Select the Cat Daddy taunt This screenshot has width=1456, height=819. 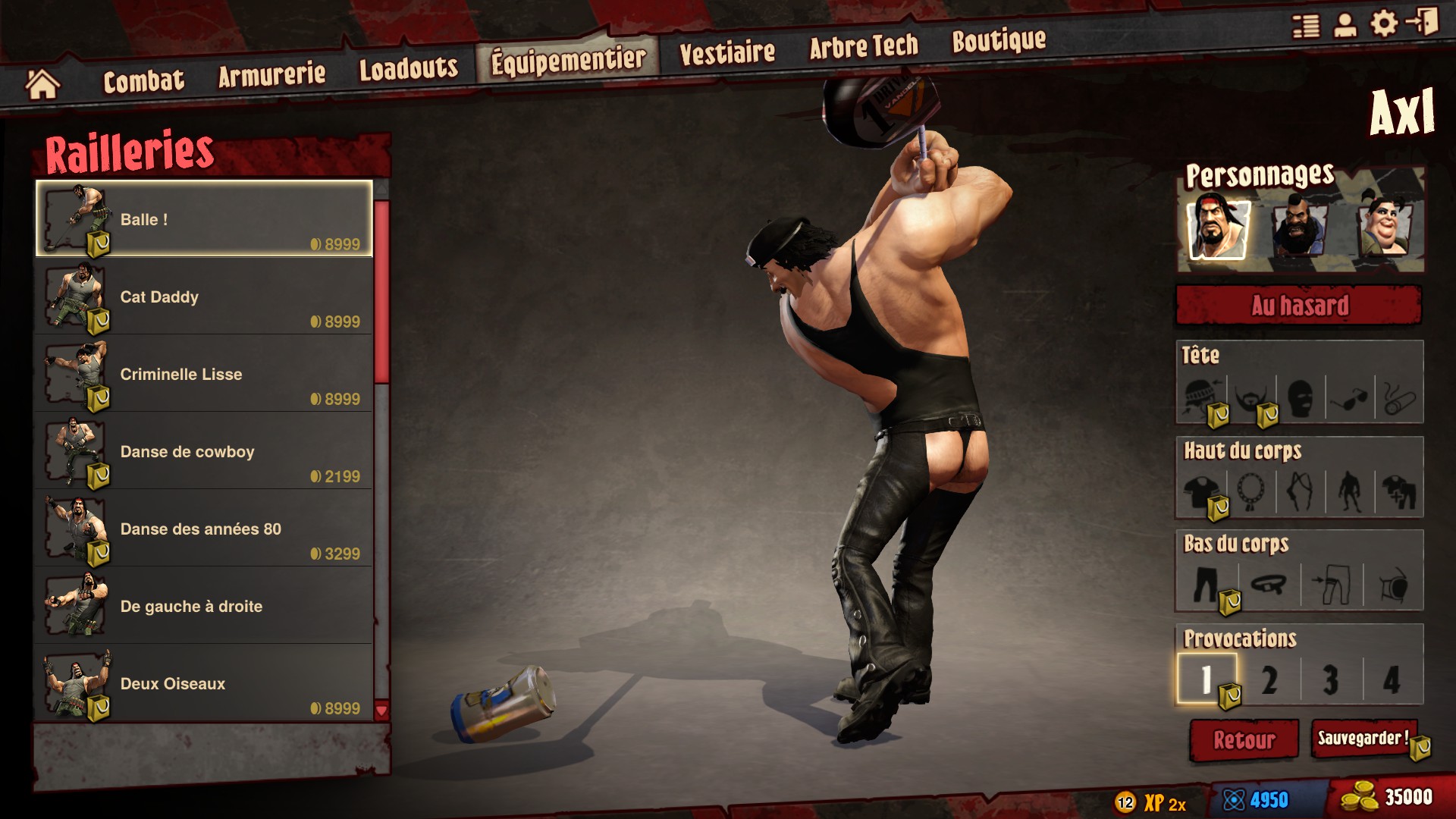click(203, 297)
